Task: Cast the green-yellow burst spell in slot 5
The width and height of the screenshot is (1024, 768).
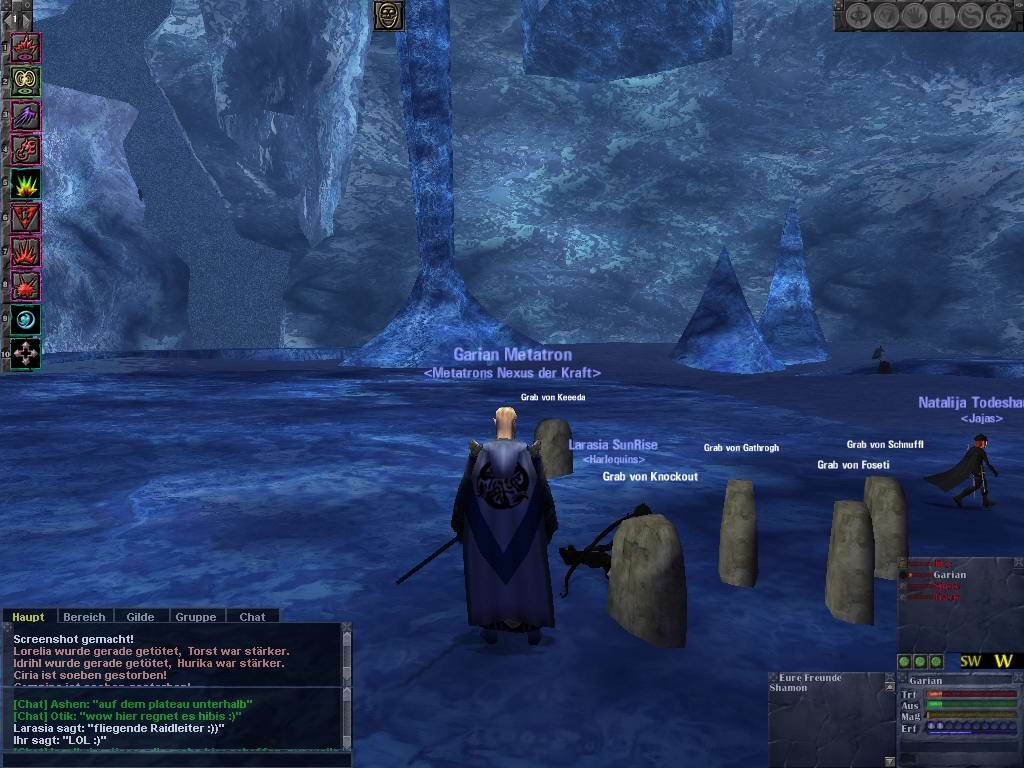Action: pyautogui.click(x=25, y=183)
